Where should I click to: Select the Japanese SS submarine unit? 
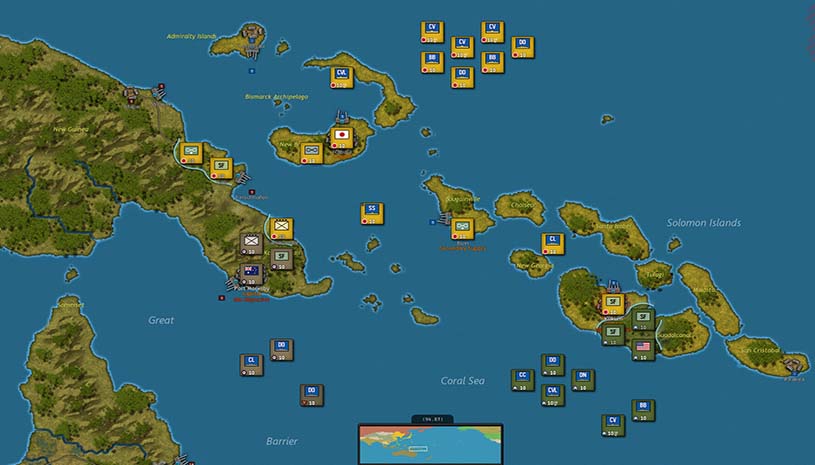tap(371, 213)
